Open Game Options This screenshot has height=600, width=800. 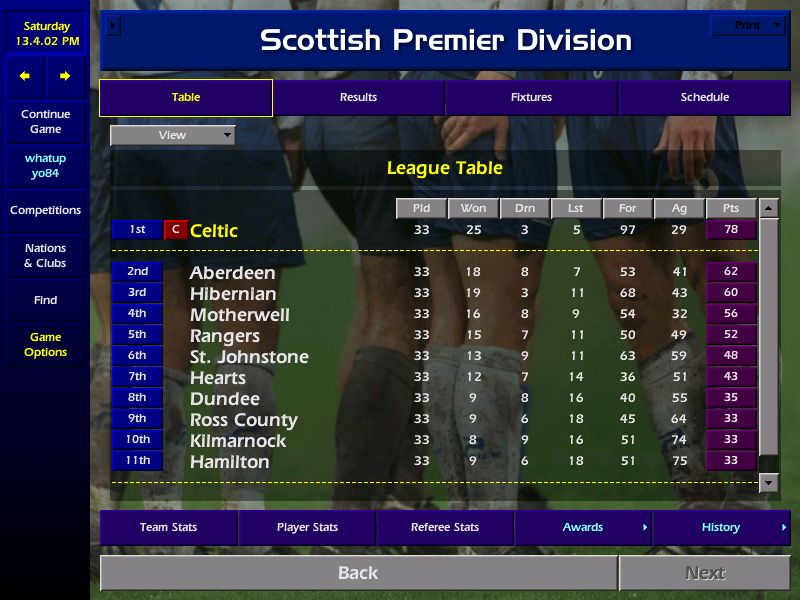(x=45, y=345)
